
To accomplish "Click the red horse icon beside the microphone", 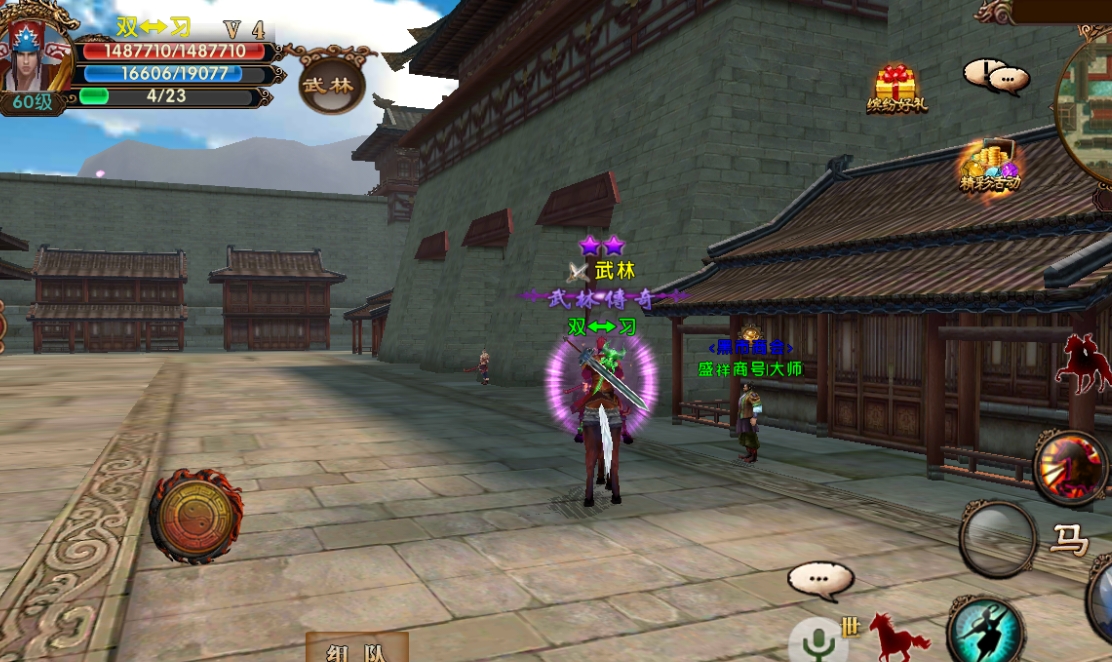I will [898, 637].
